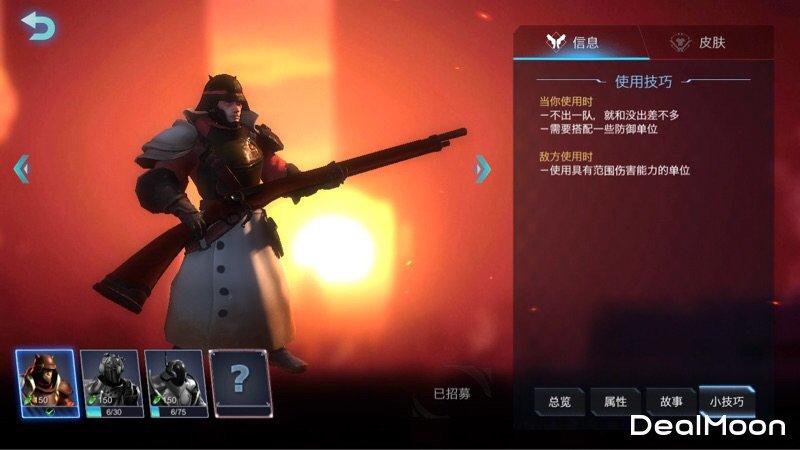Show the previous unit with left arrow
Viewport: 800px width, 450px height.
pyautogui.click(x=21, y=169)
